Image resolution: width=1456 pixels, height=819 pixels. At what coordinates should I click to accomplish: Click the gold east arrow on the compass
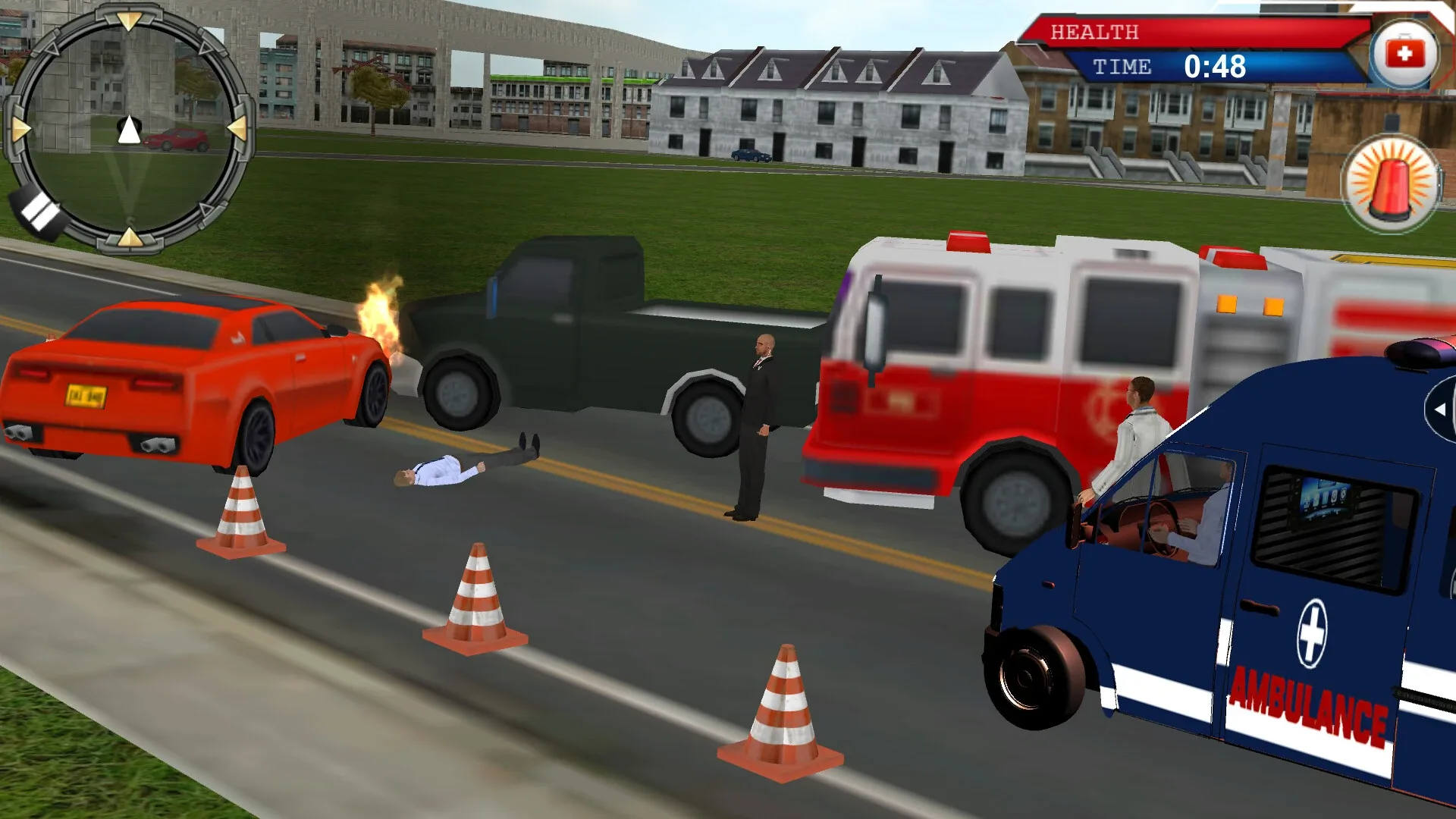click(237, 129)
